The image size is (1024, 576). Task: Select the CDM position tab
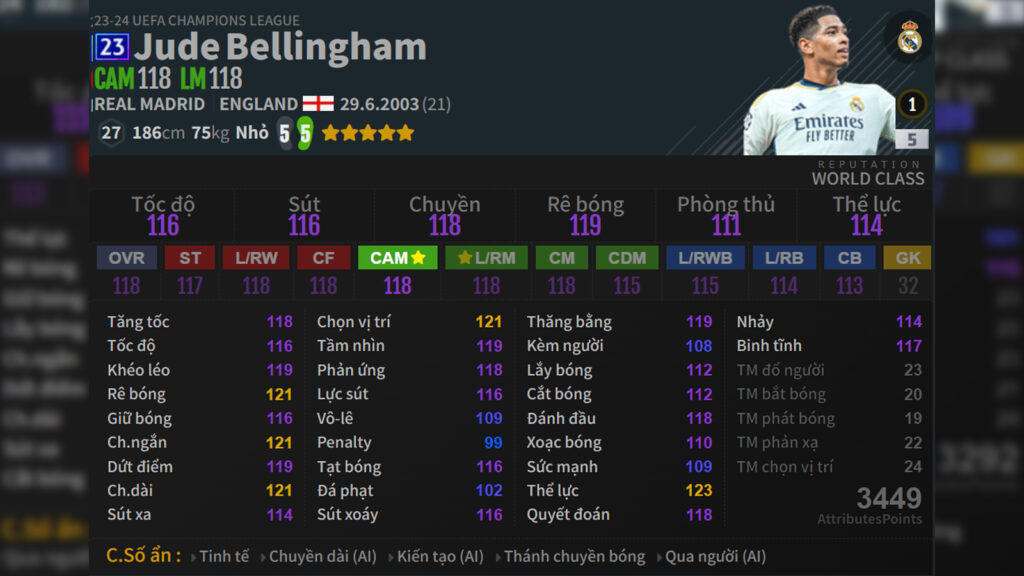(627, 258)
